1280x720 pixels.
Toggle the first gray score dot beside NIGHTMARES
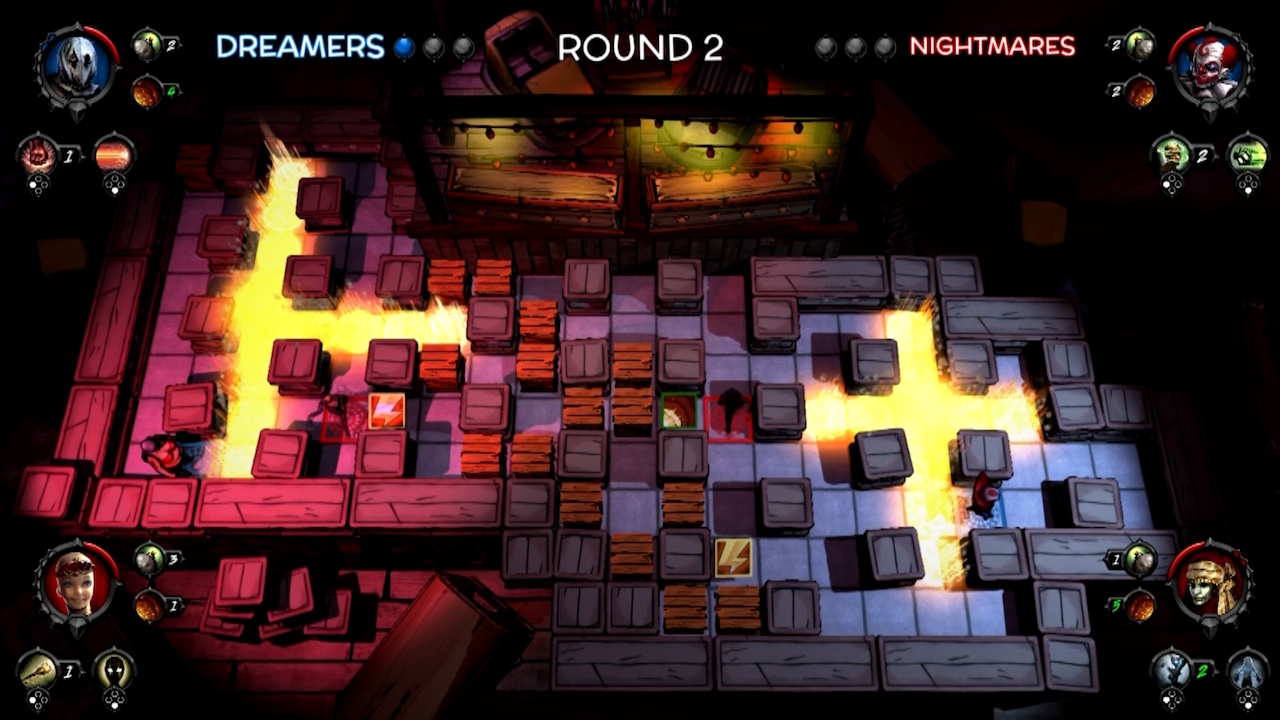(824, 46)
